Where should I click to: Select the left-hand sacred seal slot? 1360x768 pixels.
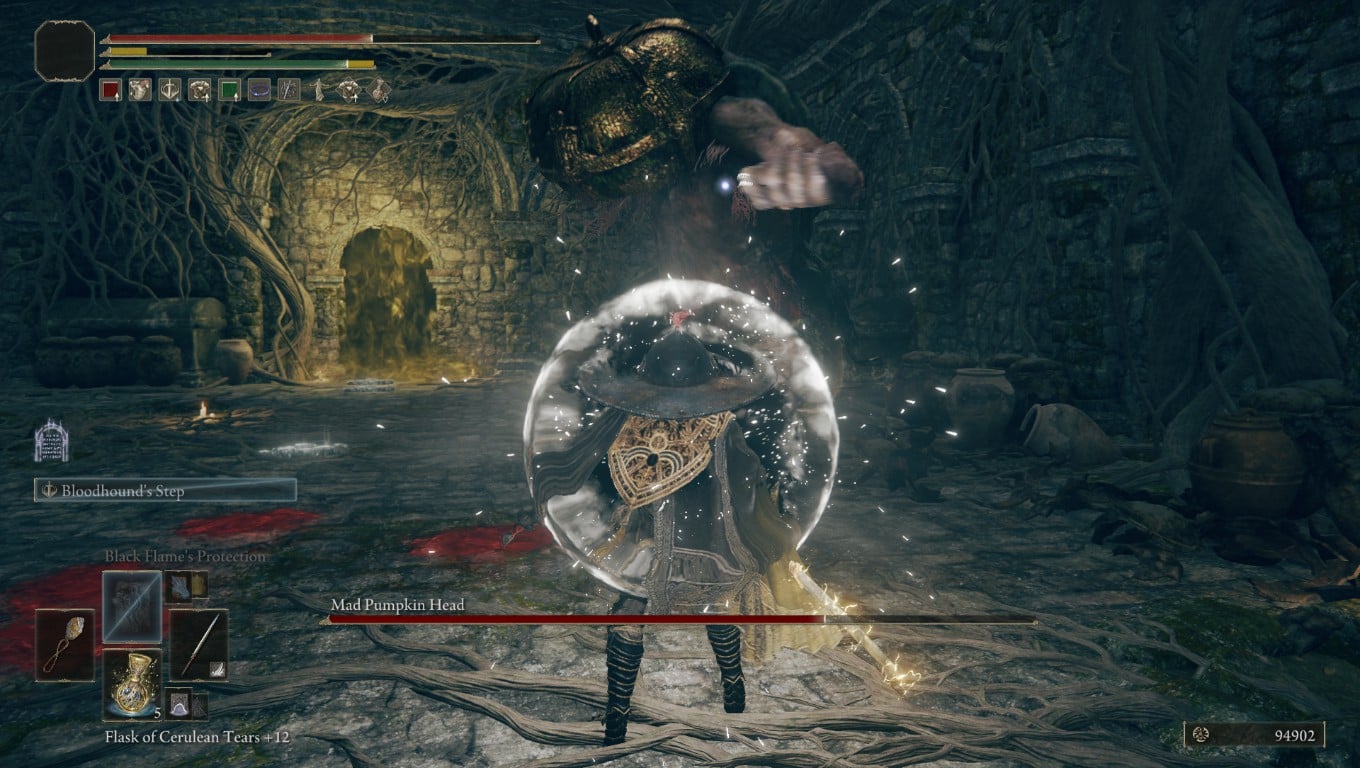66,645
